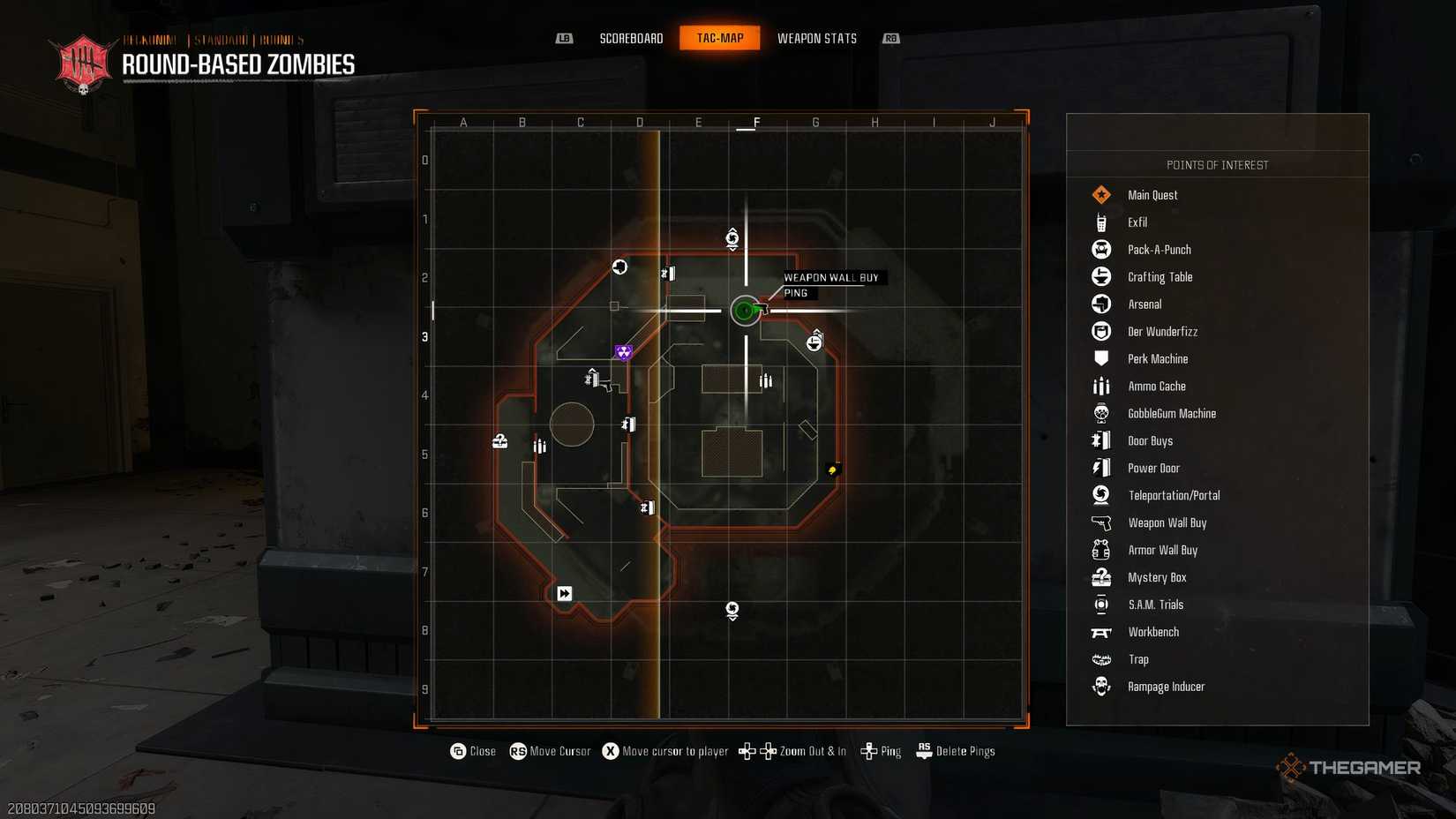This screenshot has height=819, width=1456.
Task: Choose the Exfil legend entry
Action: coord(1137,222)
